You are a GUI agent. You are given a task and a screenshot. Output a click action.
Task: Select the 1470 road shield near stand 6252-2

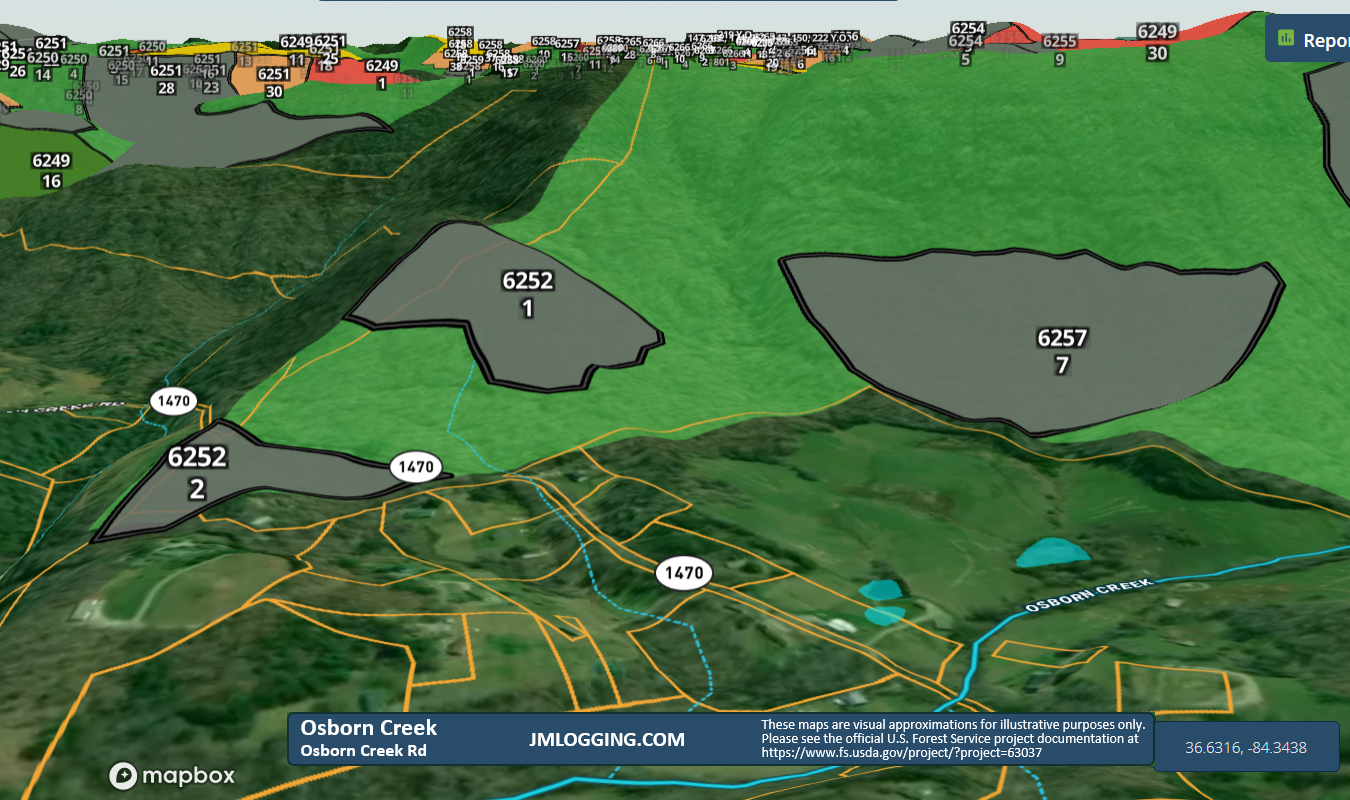click(x=415, y=465)
